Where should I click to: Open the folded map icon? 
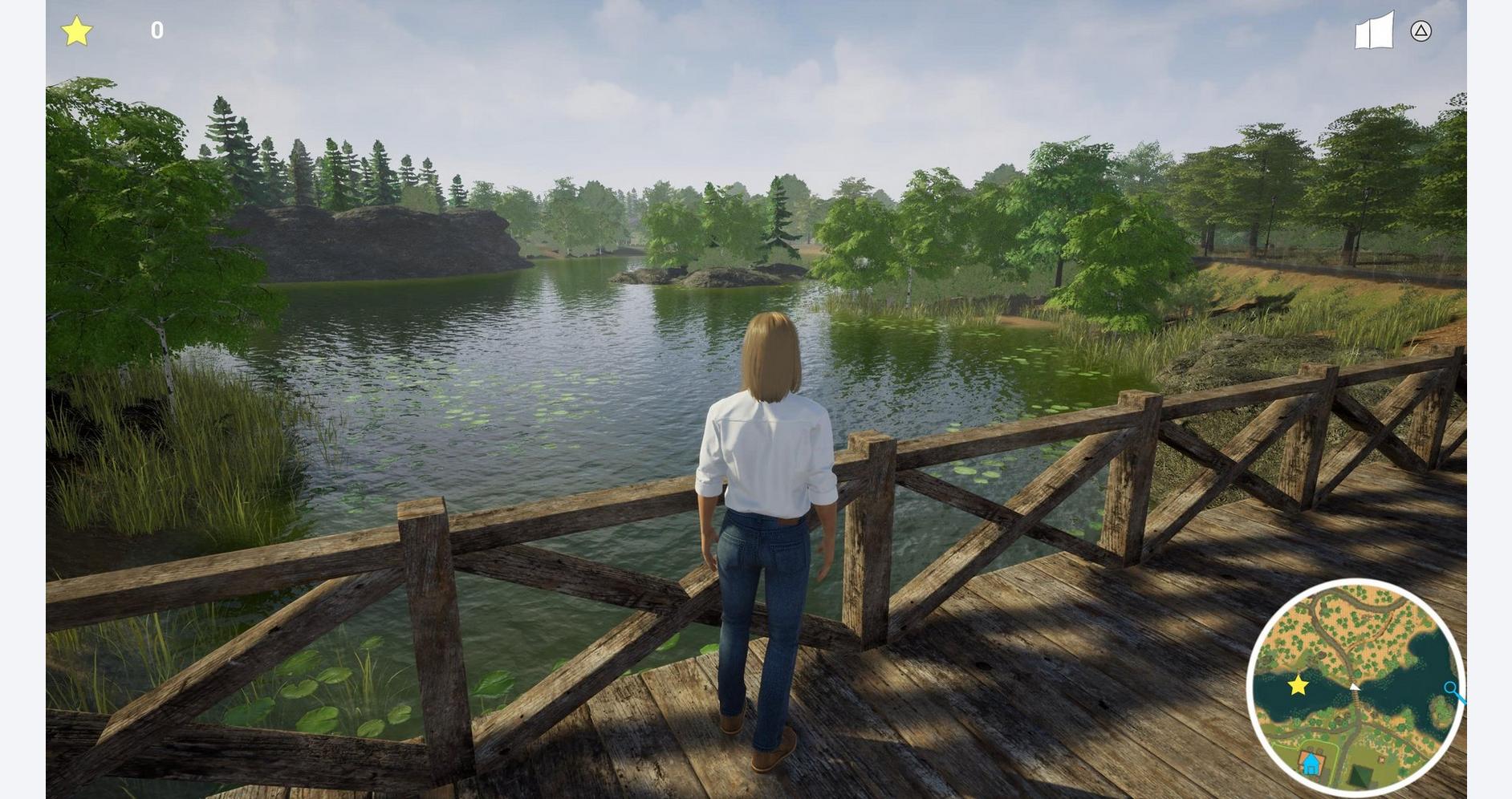(x=1374, y=31)
